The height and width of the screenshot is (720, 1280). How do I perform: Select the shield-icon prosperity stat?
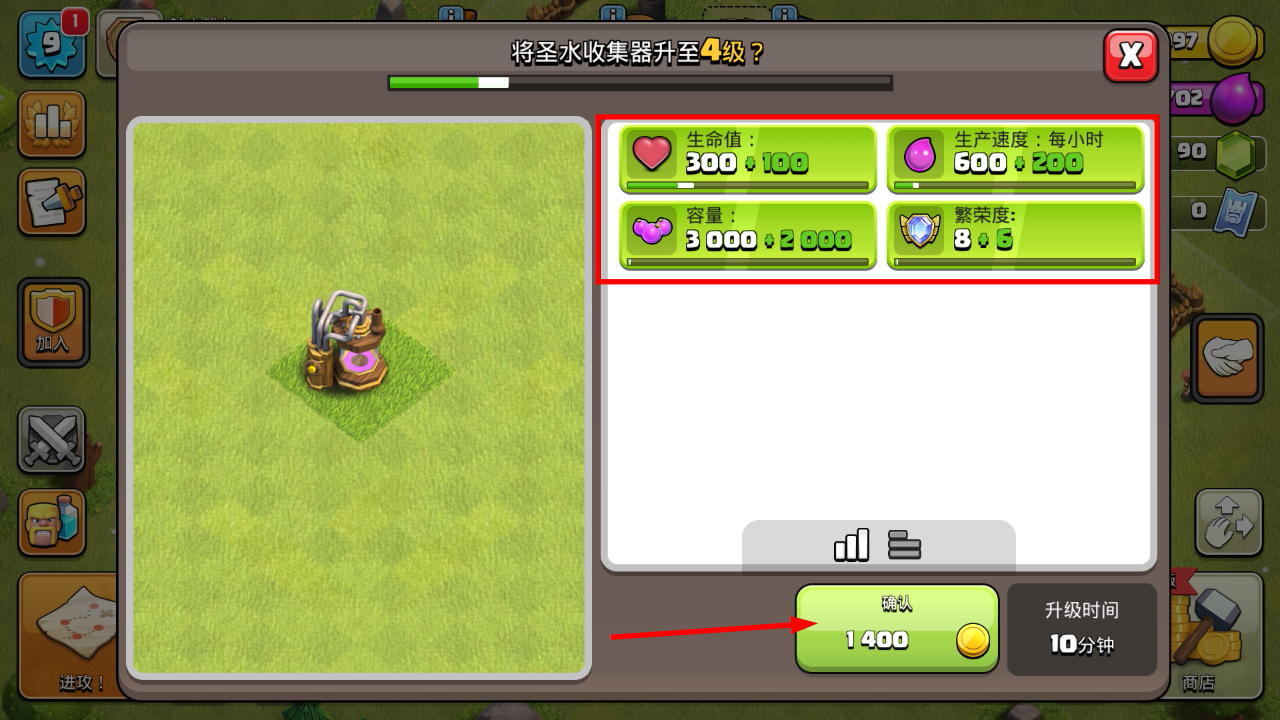pos(1015,235)
